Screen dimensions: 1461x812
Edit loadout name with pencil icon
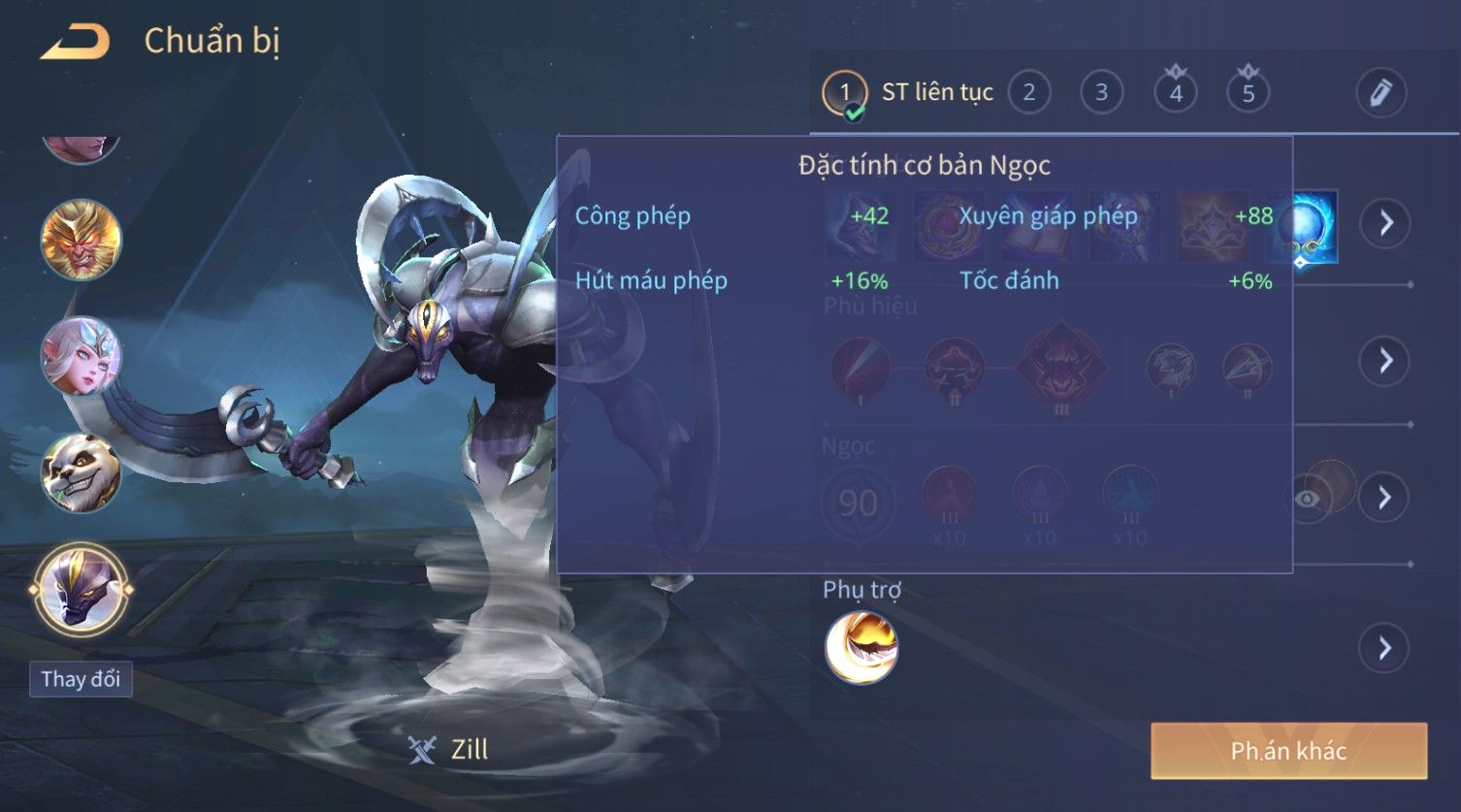1380,93
